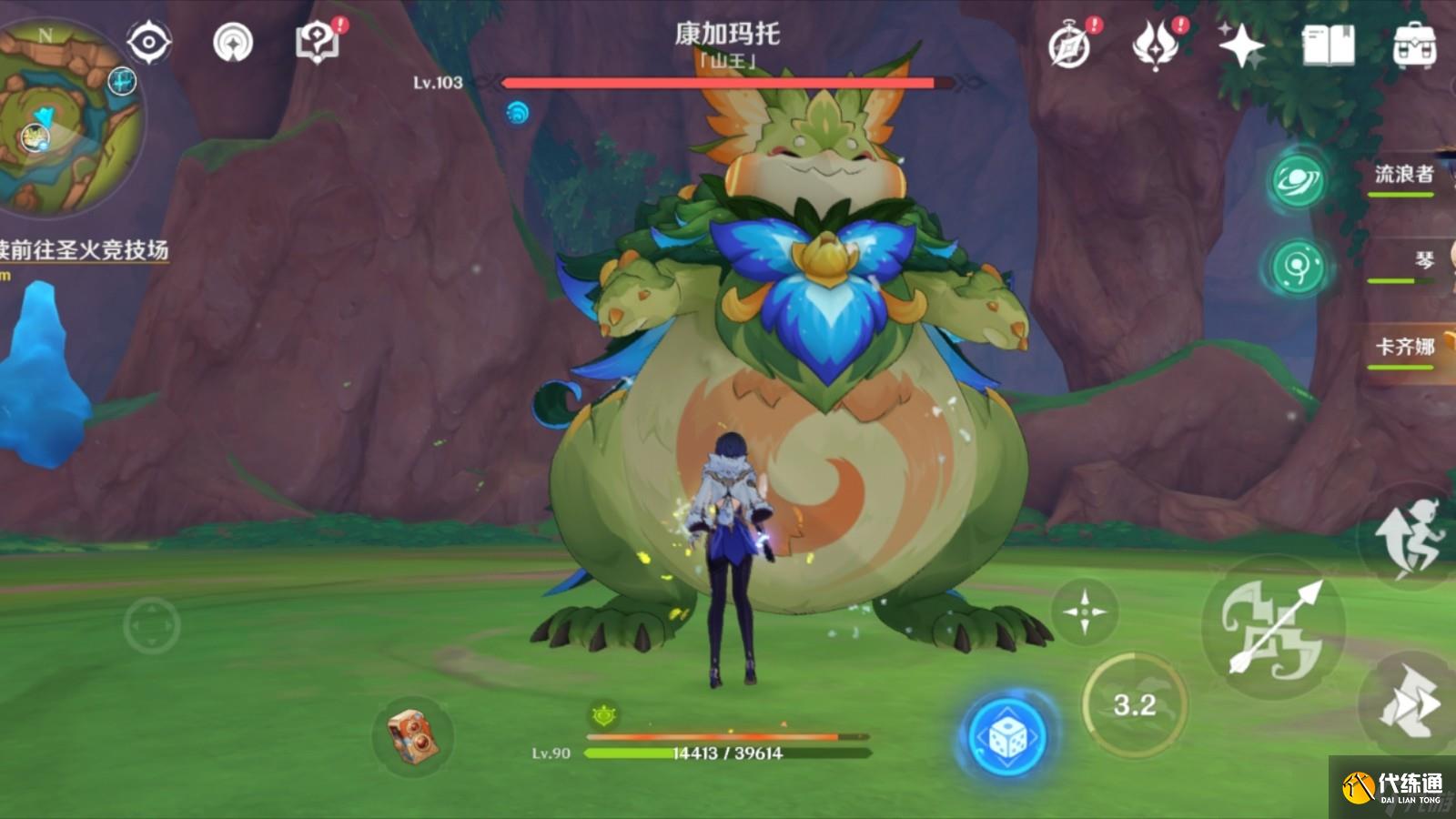Open the adventurer handbook book icon
This screenshot has width=1456, height=819.
click(x=1328, y=45)
